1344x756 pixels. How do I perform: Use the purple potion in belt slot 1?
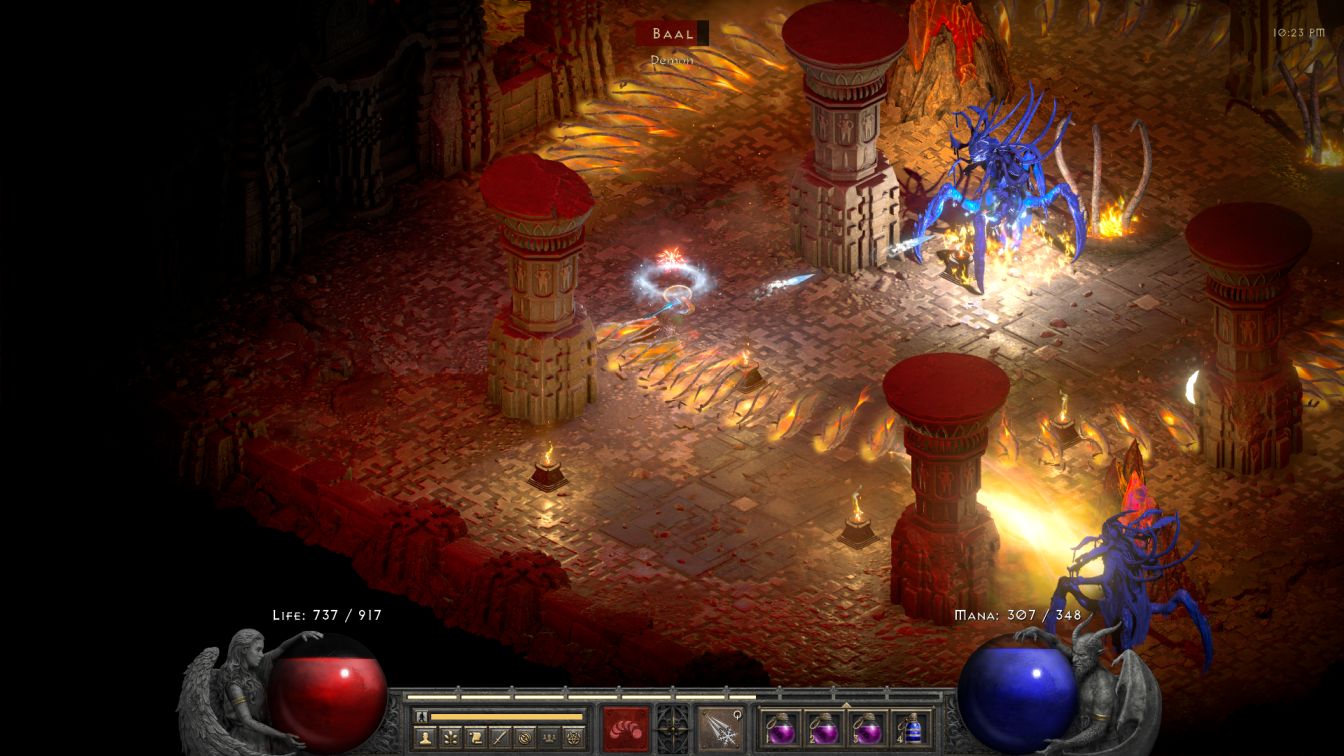(x=780, y=728)
